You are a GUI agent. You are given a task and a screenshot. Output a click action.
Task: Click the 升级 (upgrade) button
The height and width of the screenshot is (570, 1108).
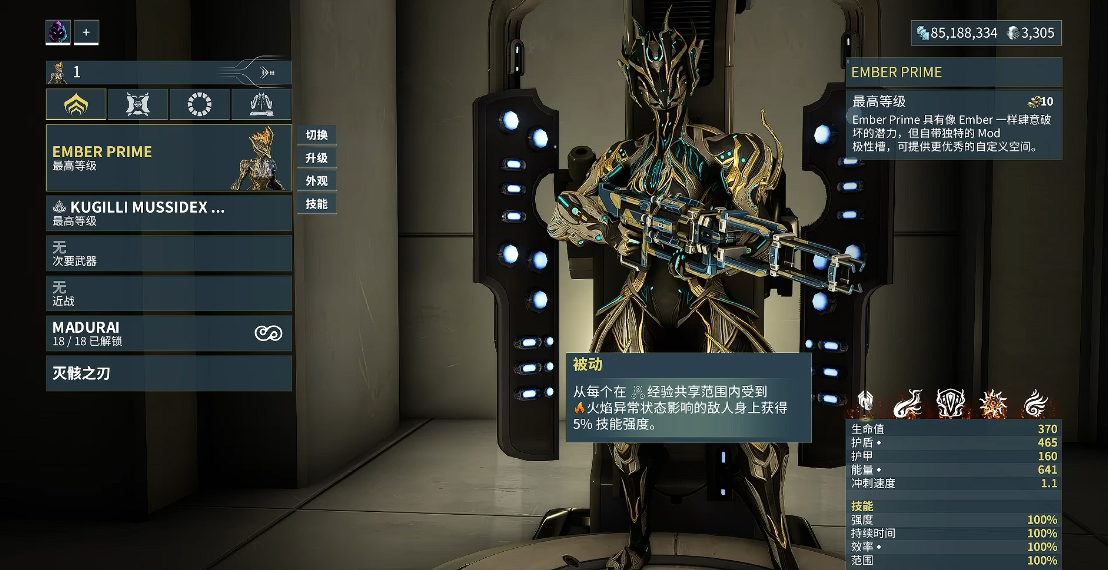pos(316,158)
